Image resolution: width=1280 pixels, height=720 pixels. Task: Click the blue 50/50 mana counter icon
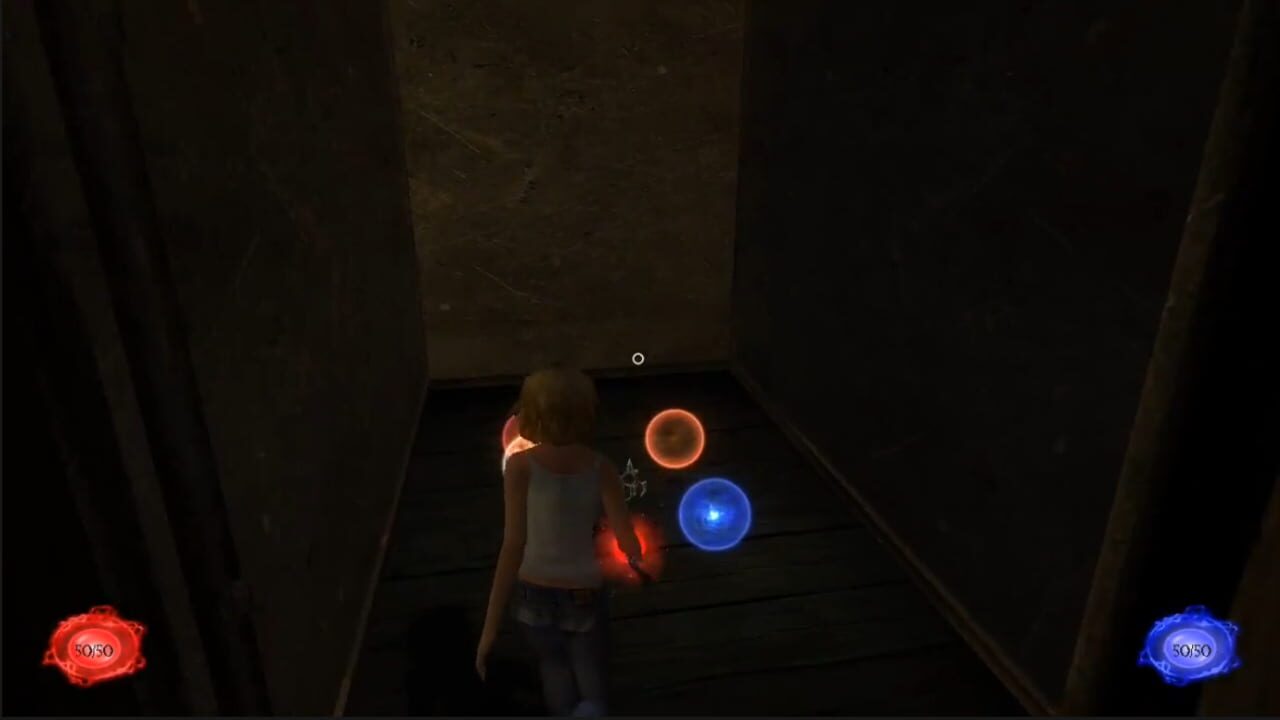click(1191, 649)
